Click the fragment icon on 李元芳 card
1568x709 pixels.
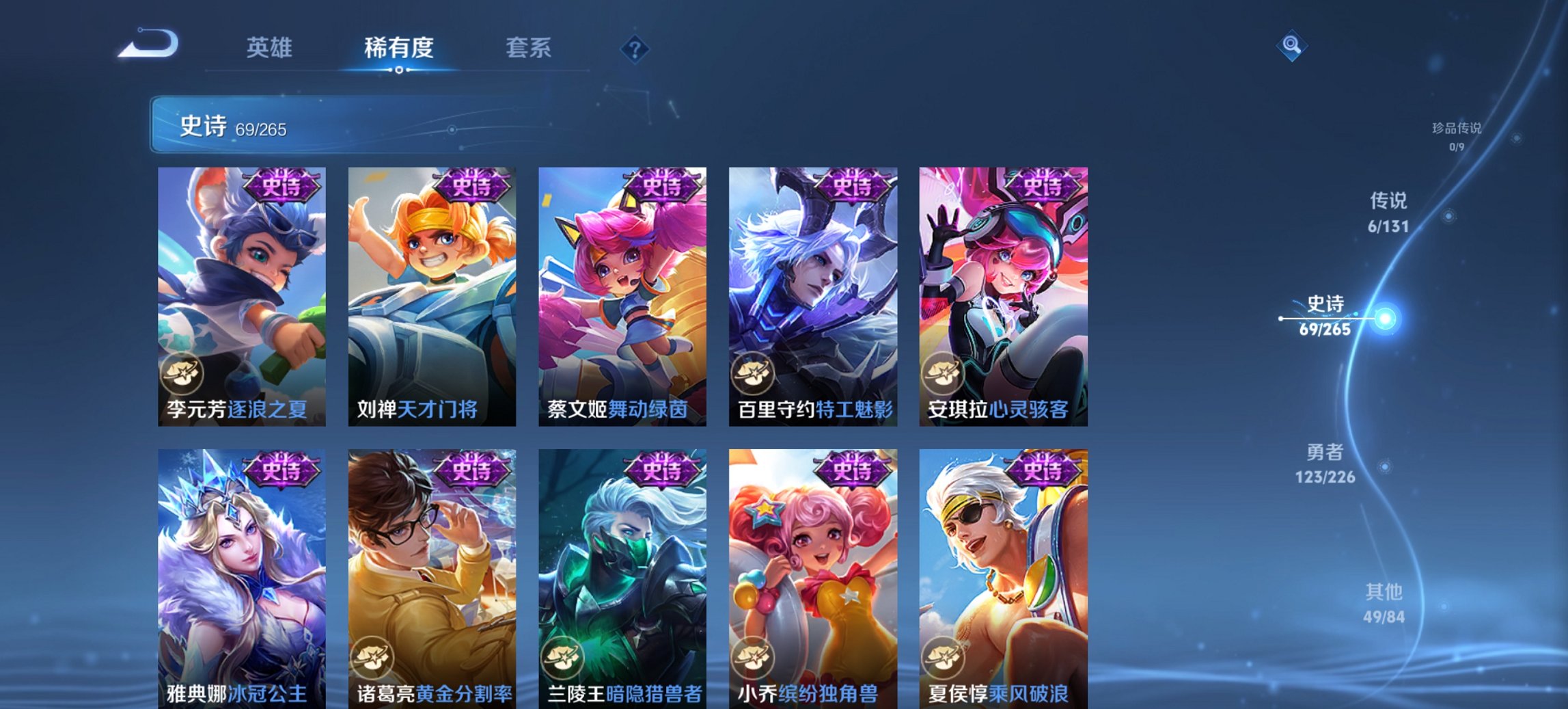tap(182, 373)
